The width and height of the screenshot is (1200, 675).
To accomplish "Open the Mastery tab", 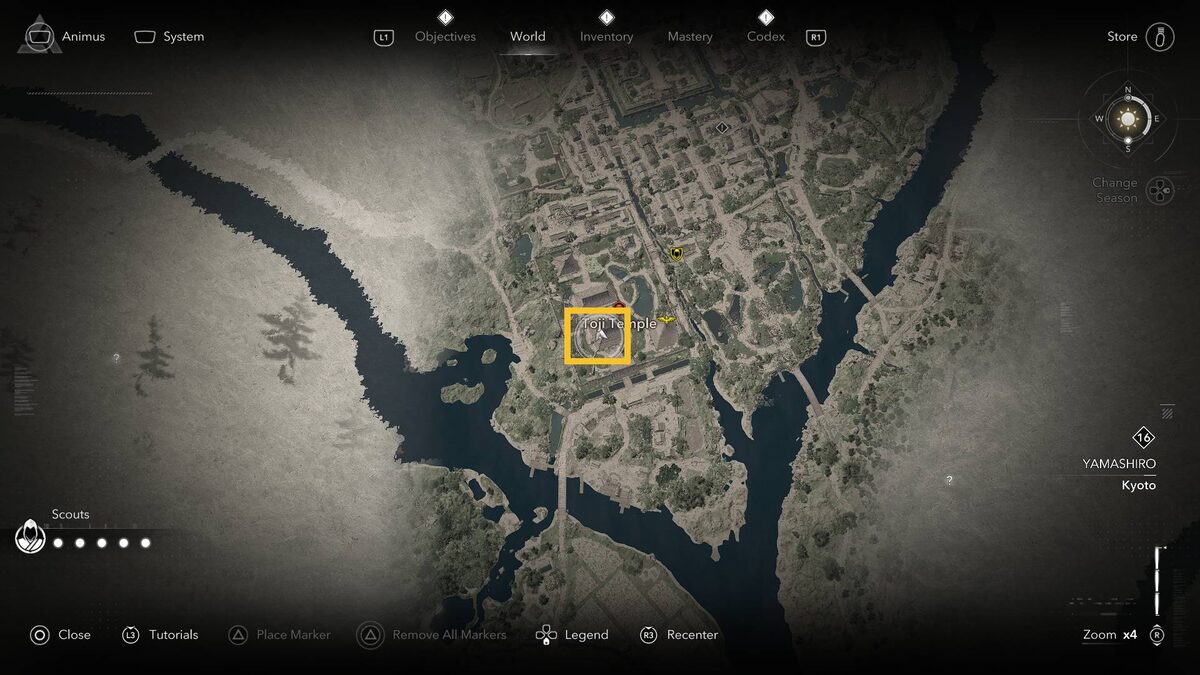I will pos(690,37).
